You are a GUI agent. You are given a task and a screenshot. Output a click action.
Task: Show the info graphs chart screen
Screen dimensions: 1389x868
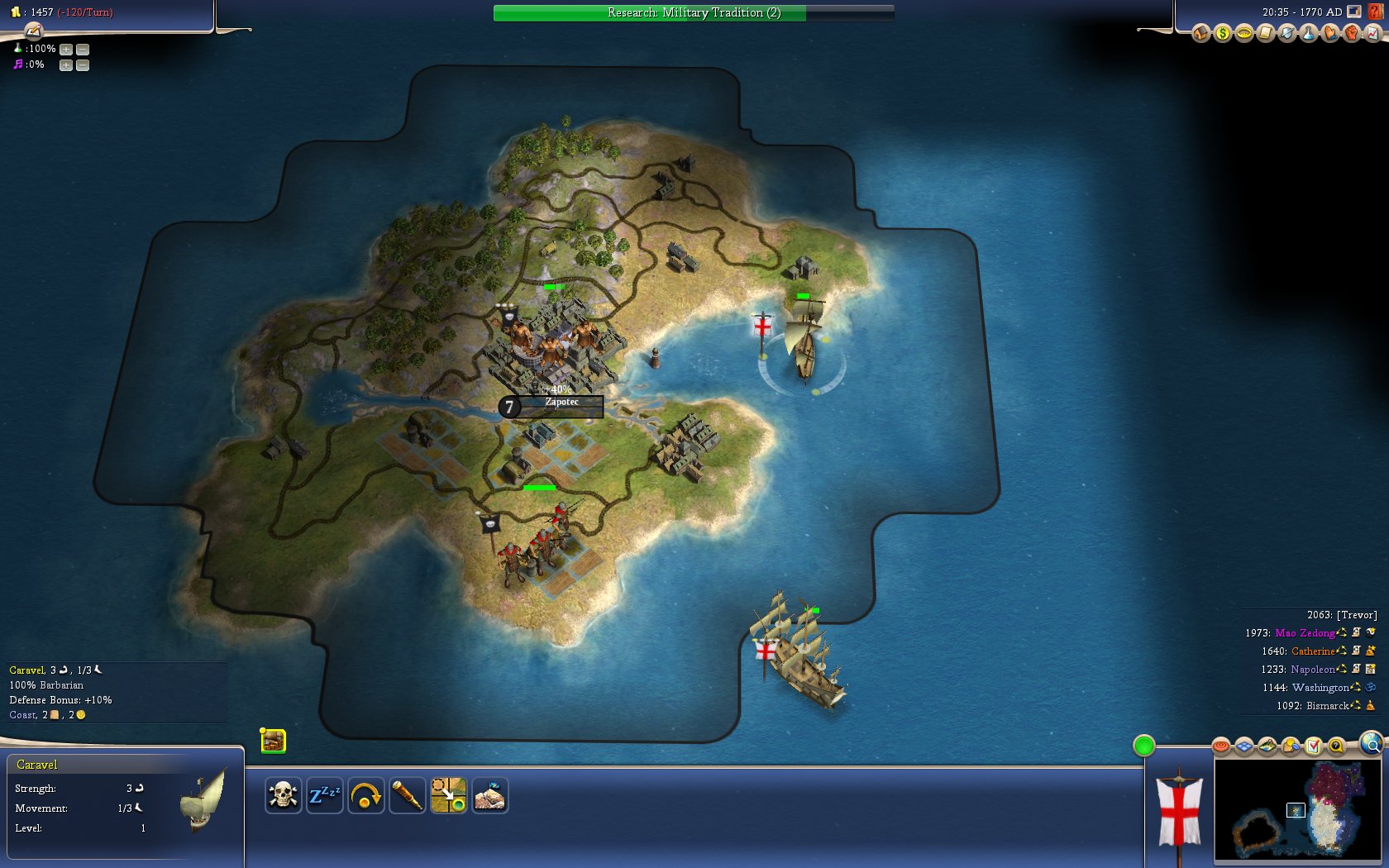click(x=1373, y=34)
